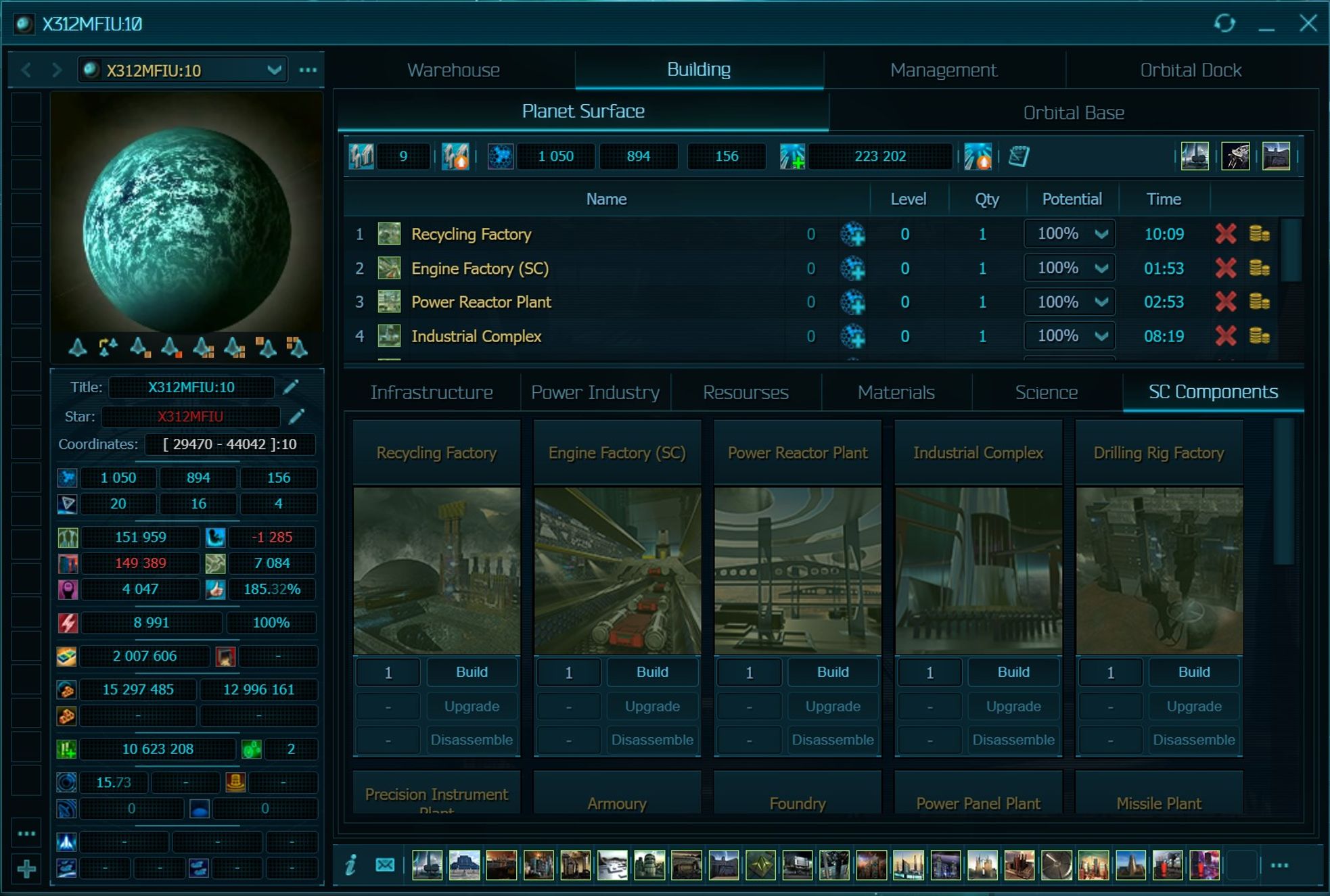
Task: Build the Drilling Rig Factory
Action: point(1193,672)
